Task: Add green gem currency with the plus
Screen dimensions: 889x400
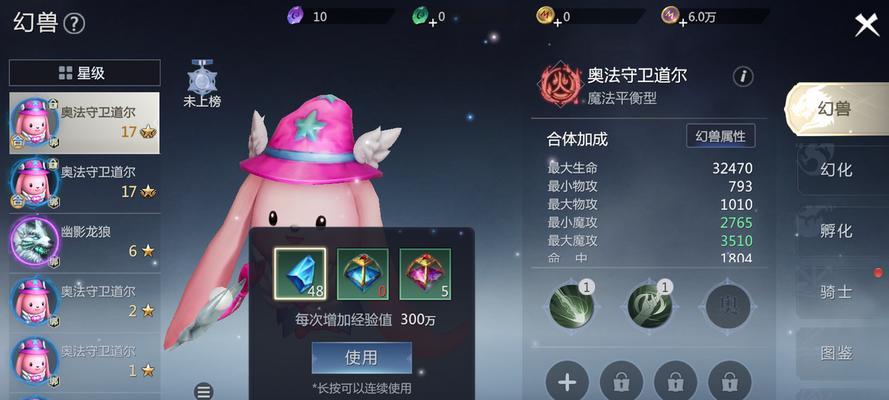Action: click(432, 21)
